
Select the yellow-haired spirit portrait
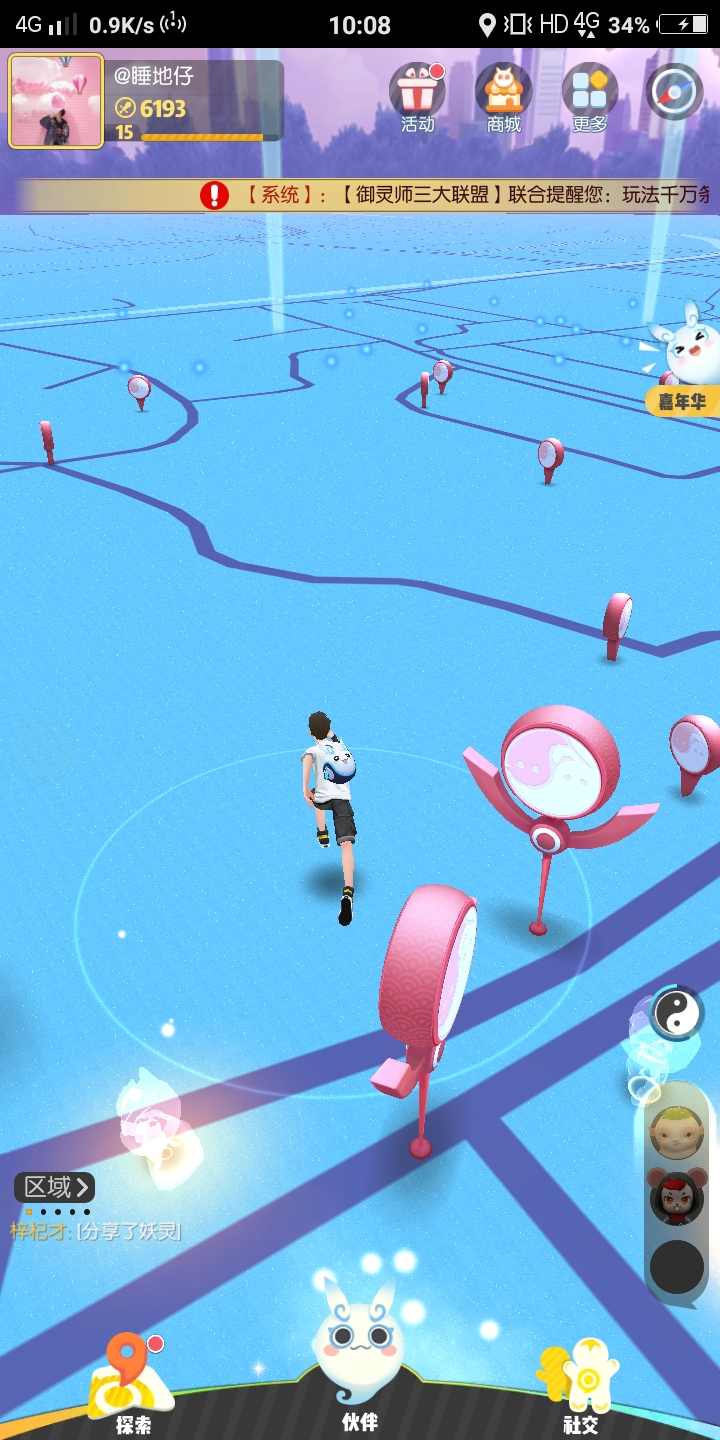tap(677, 1133)
